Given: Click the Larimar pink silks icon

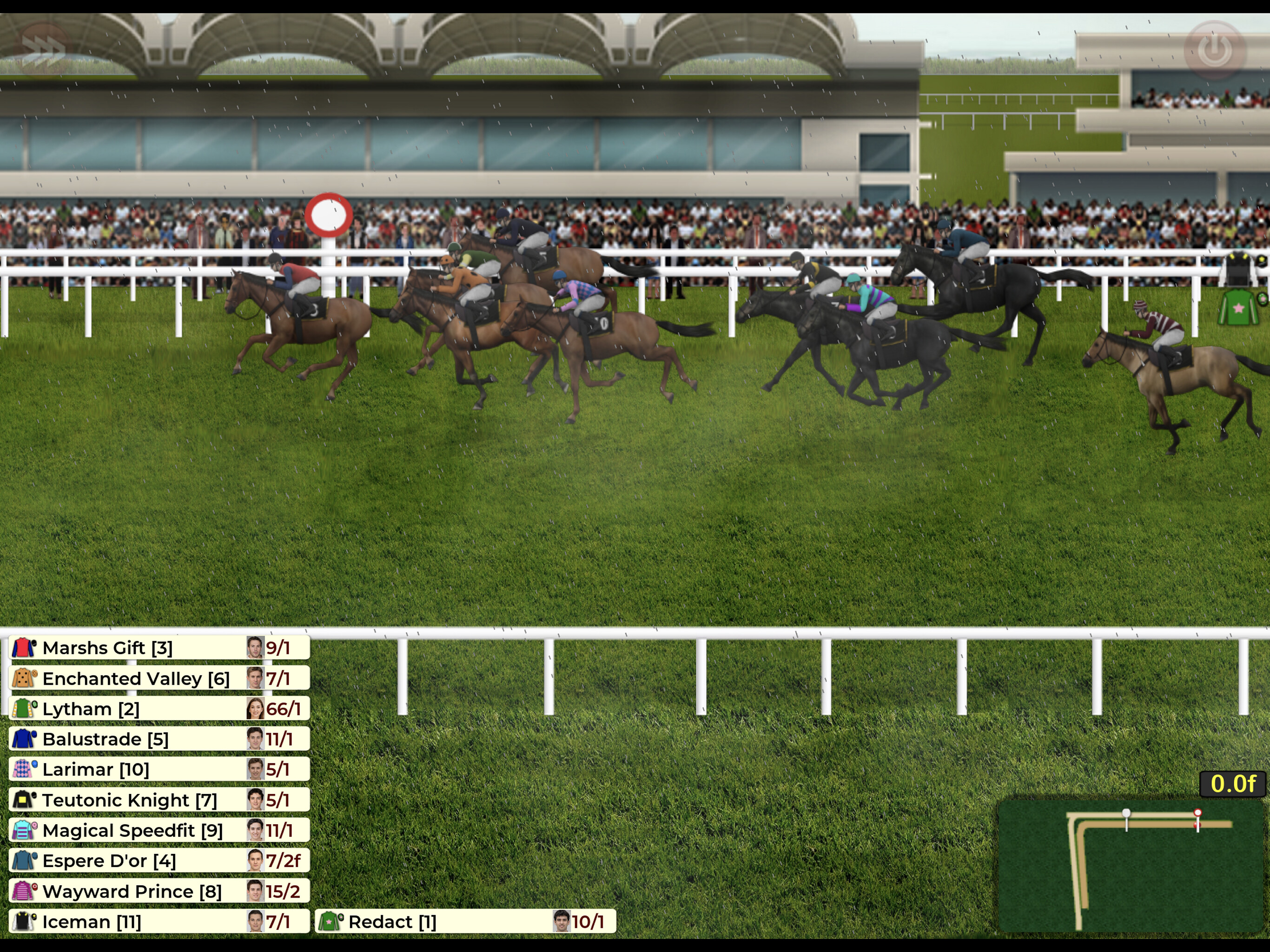Looking at the screenshot, I should click(22, 769).
